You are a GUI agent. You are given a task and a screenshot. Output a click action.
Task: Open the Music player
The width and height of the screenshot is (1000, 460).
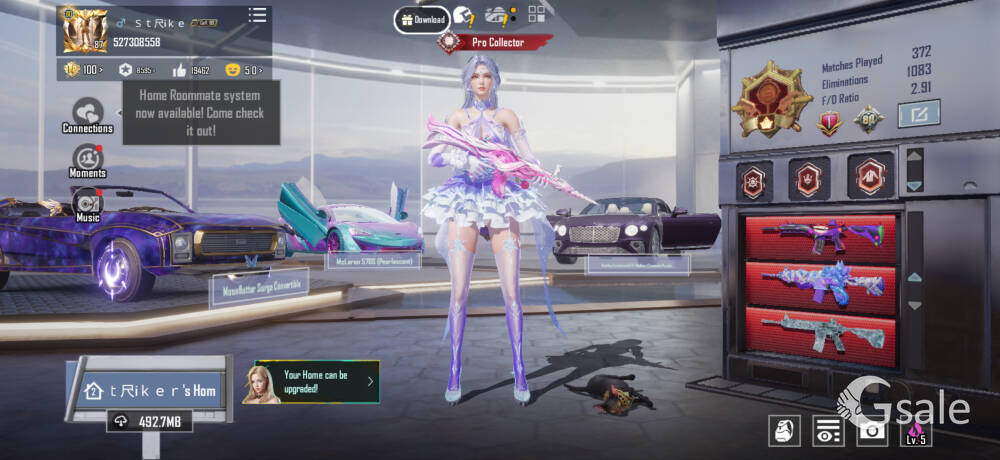point(88,203)
